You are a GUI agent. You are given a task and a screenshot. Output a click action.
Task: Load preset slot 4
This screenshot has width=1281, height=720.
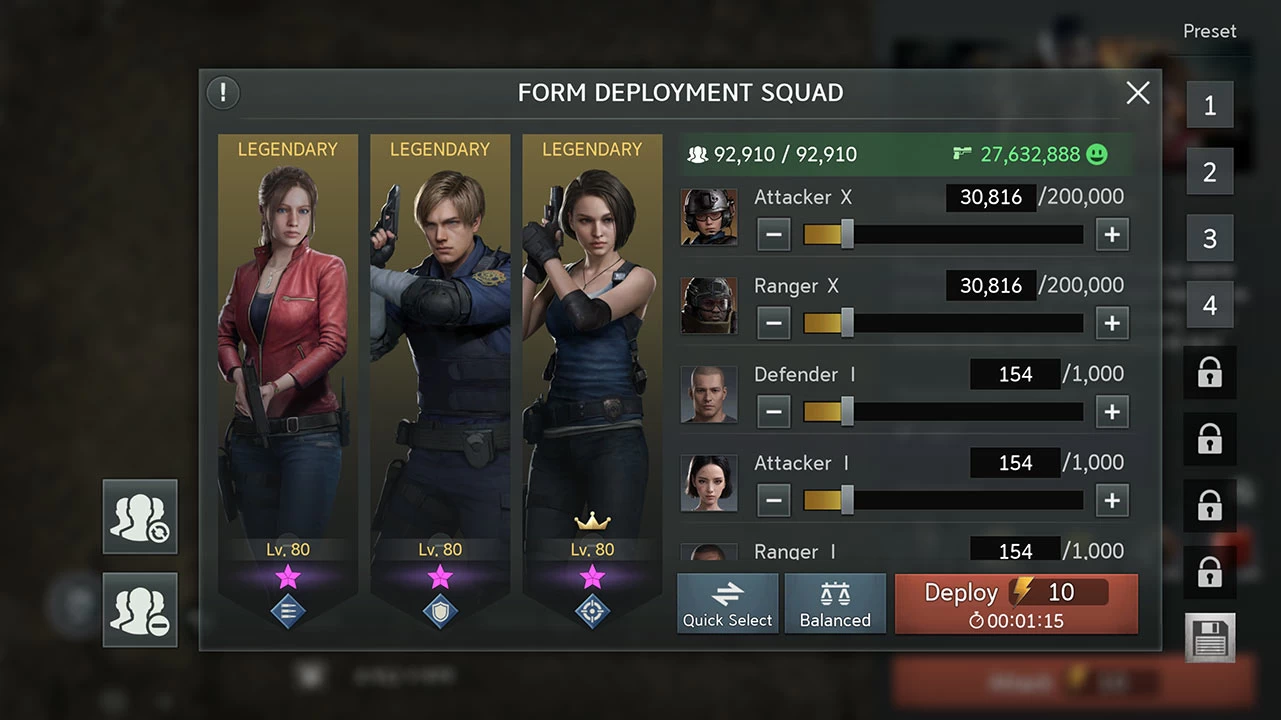tap(1210, 305)
